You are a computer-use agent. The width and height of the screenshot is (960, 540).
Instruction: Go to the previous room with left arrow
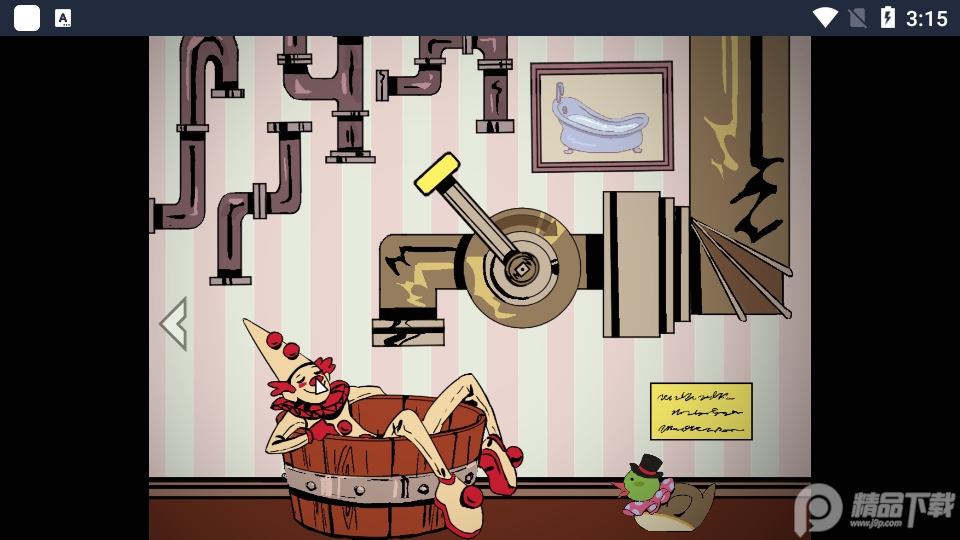point(174,323)
